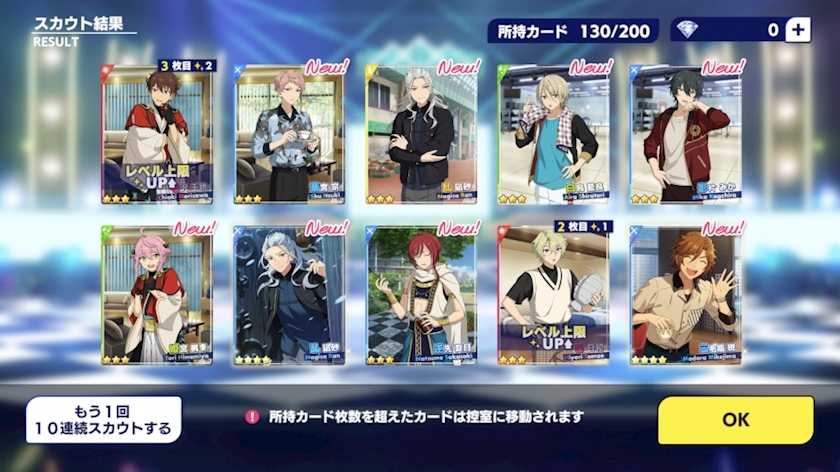
Task: Confirm results with the yellow OK button
Action: click(x=735, y=420)
